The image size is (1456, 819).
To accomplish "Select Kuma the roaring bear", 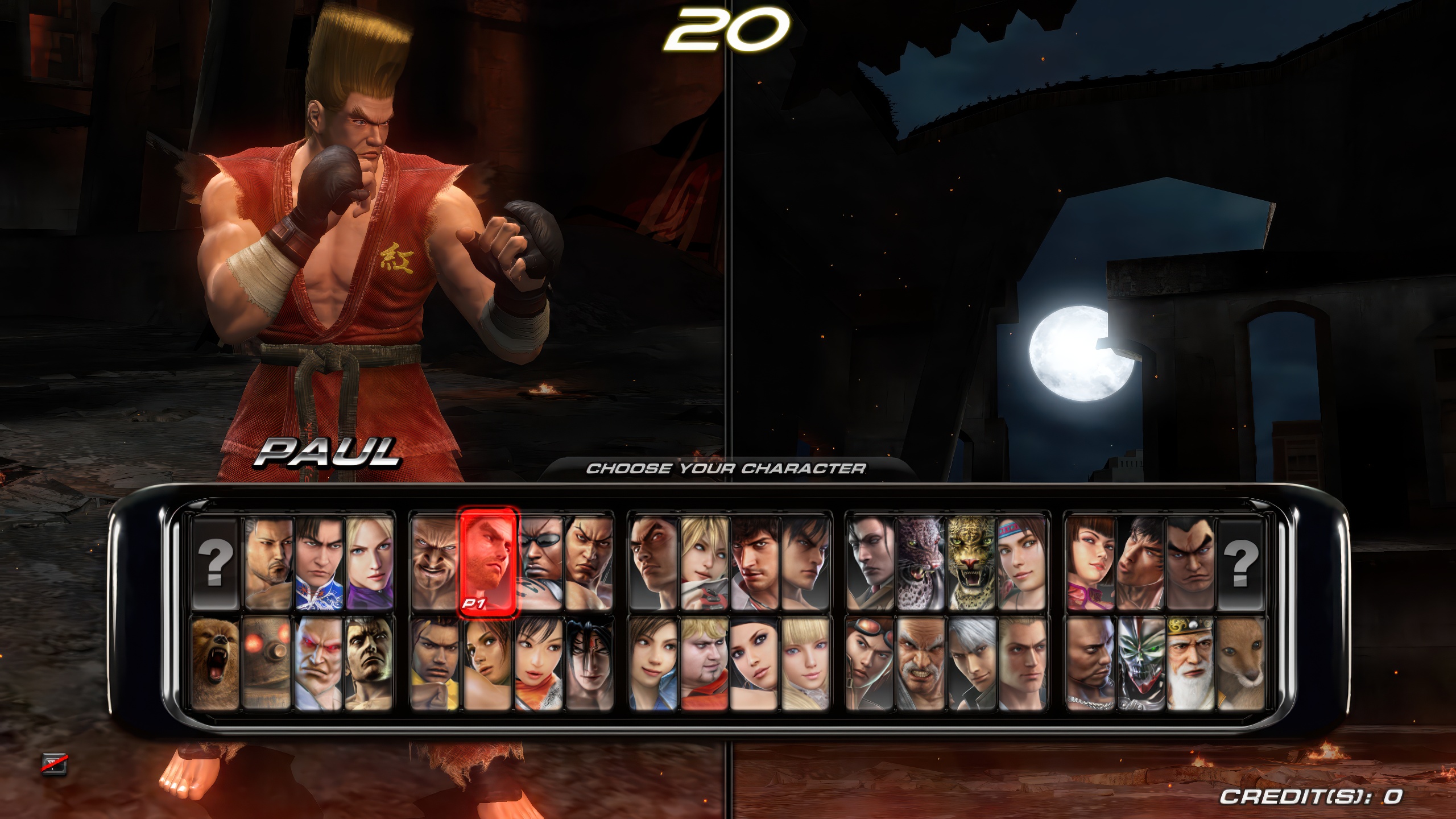I will coord(216,663).
